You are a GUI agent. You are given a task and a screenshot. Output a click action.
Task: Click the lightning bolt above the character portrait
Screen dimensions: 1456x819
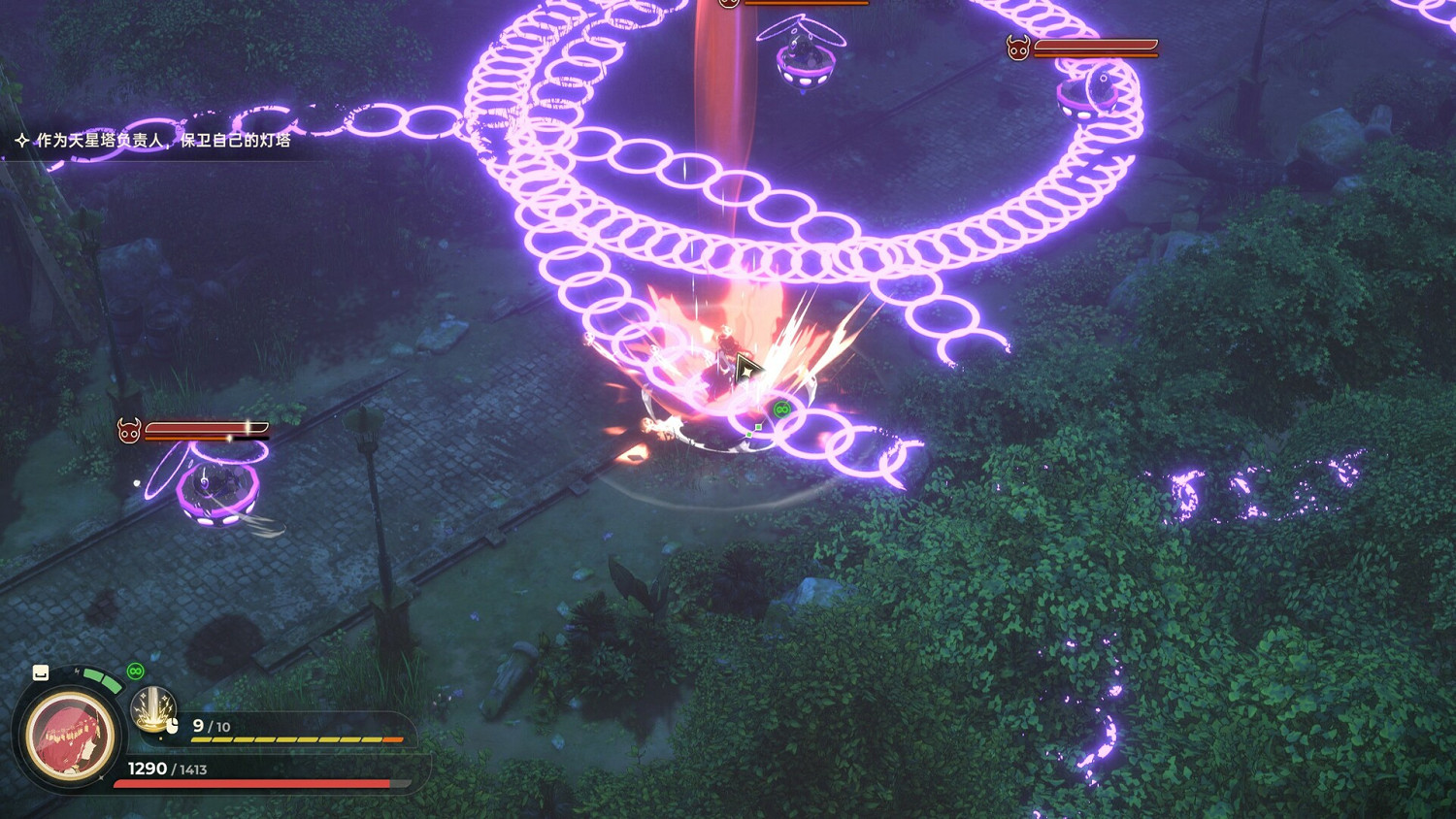pos(77,671)
